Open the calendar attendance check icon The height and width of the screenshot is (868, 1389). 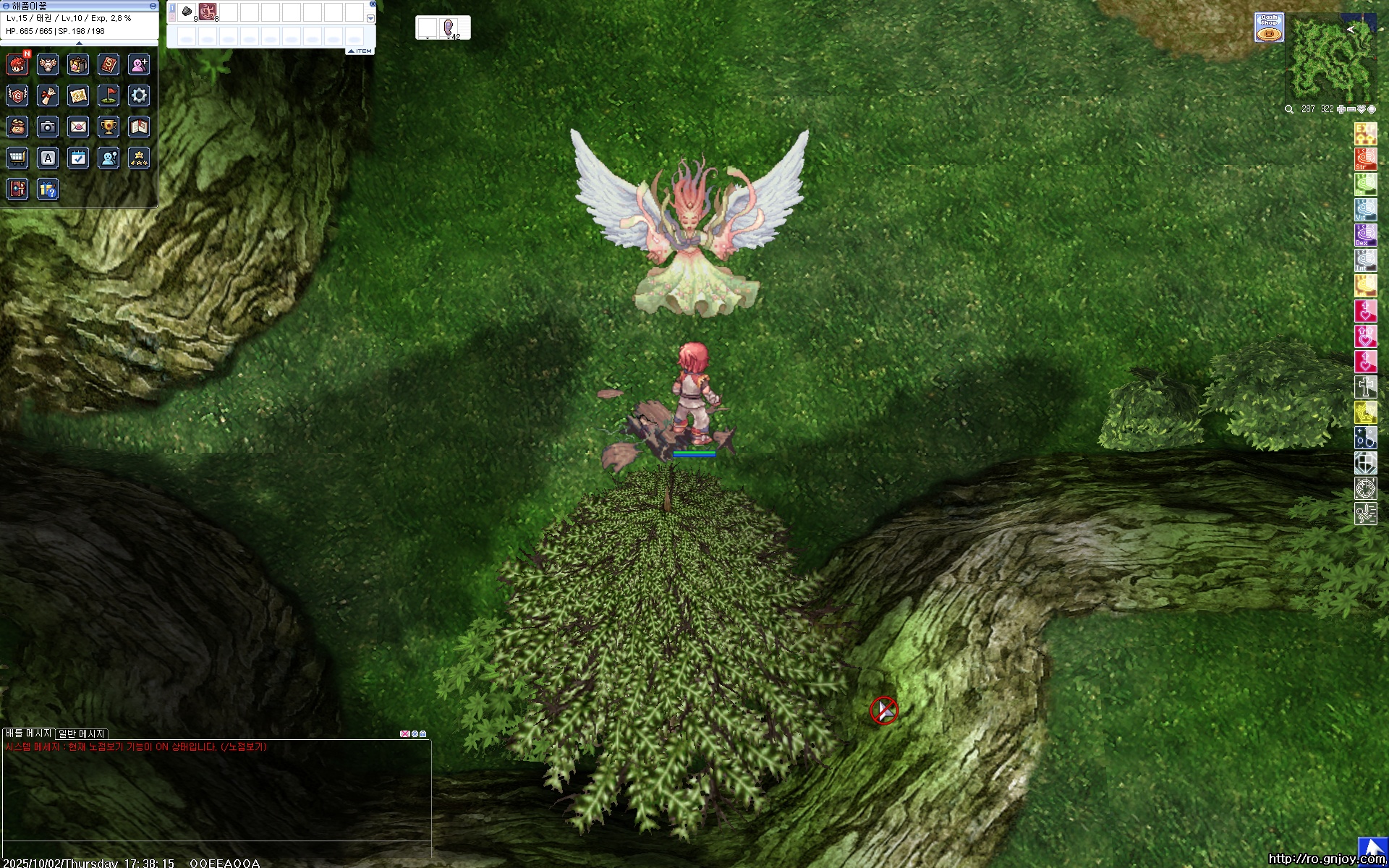(78, 158)
